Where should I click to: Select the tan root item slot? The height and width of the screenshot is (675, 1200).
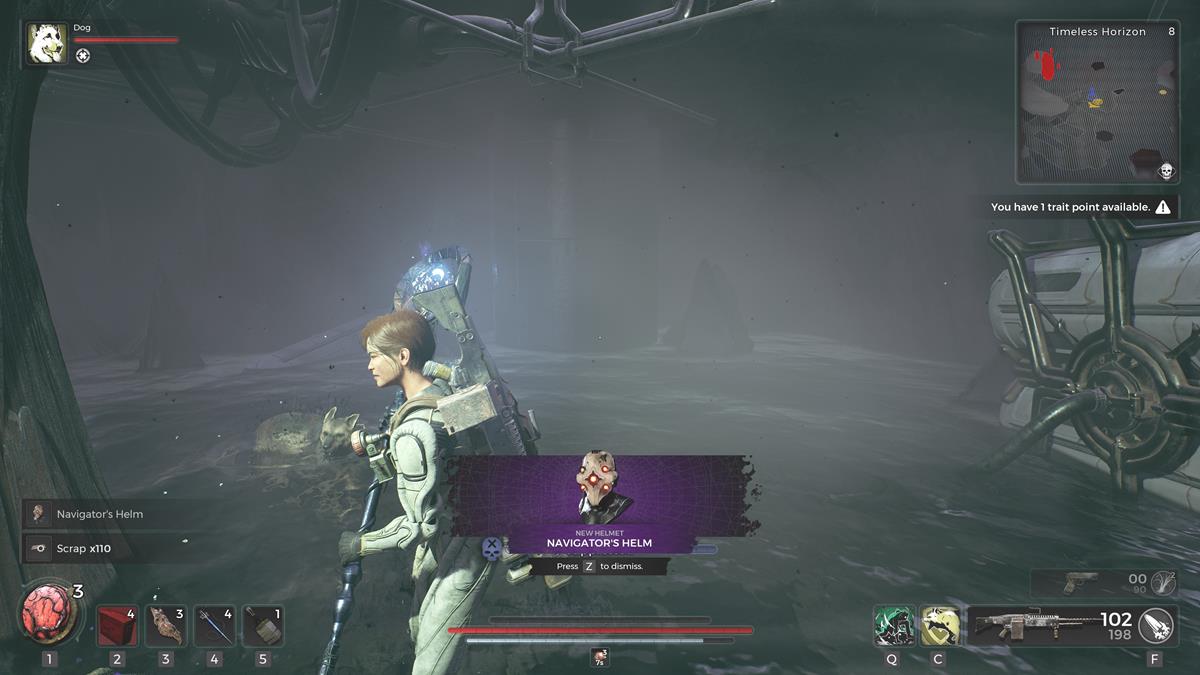click(x=166, y=626)
